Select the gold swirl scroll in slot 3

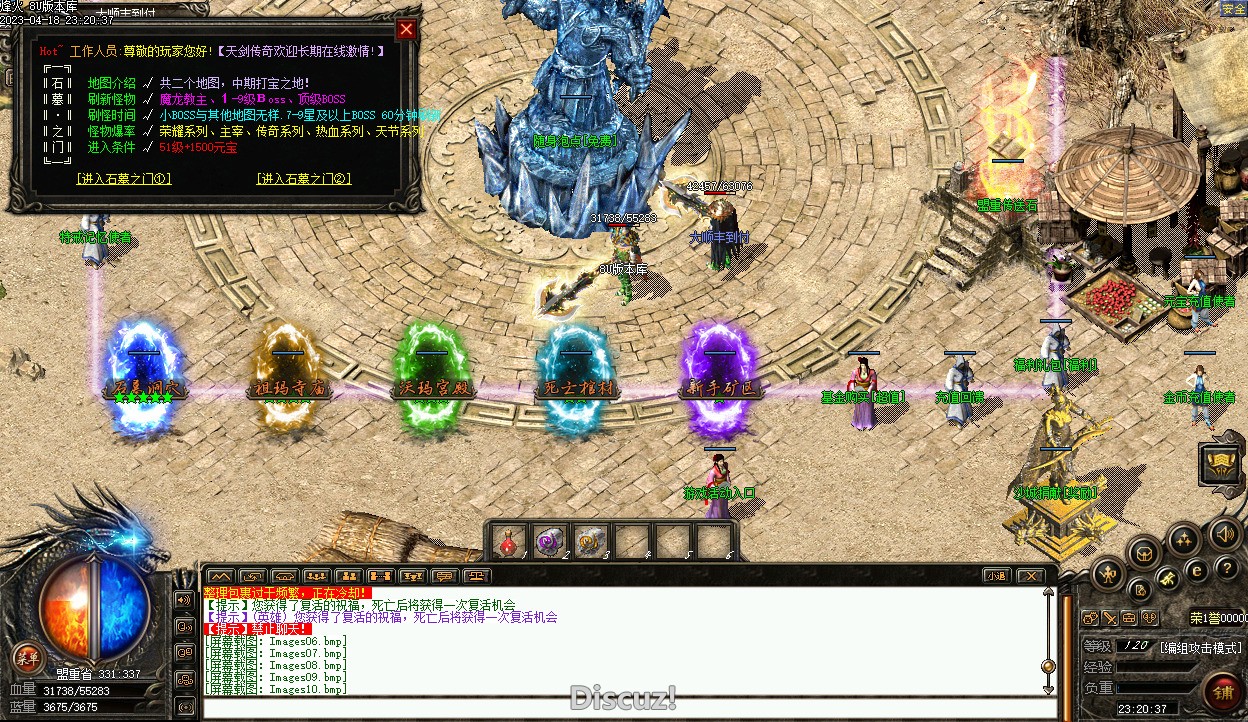point(590,542)
